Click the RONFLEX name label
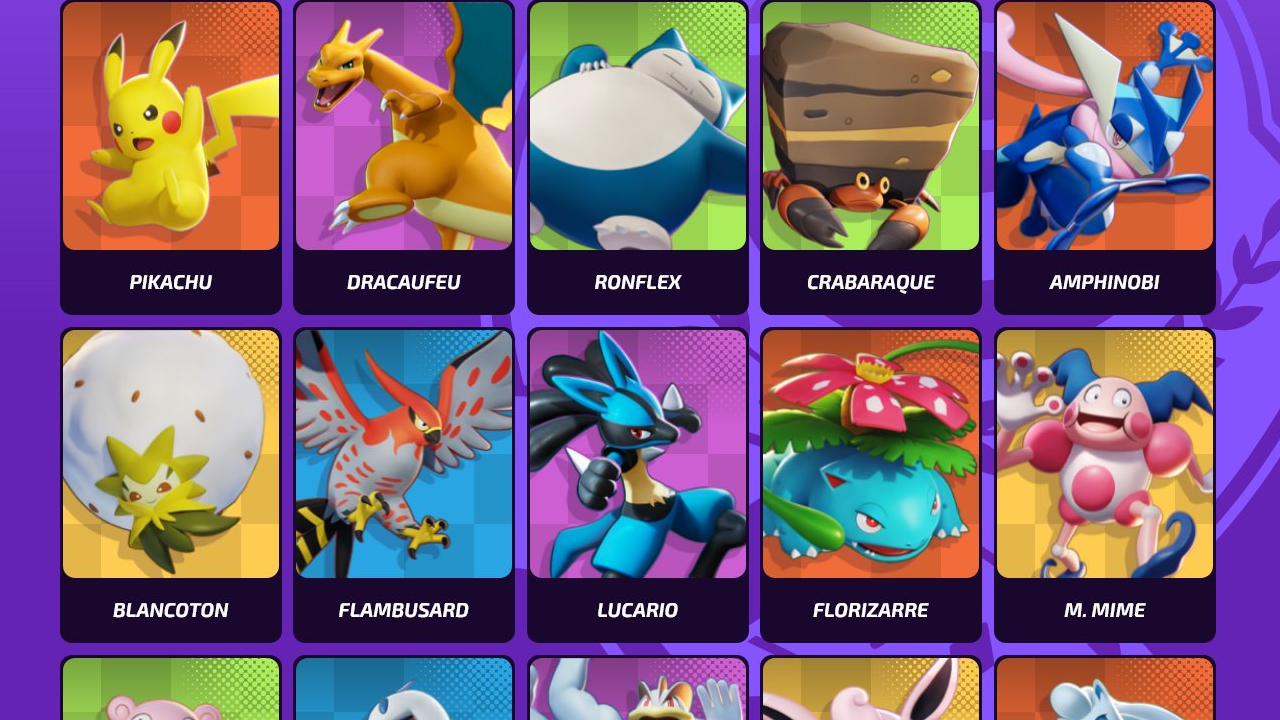 637,282
